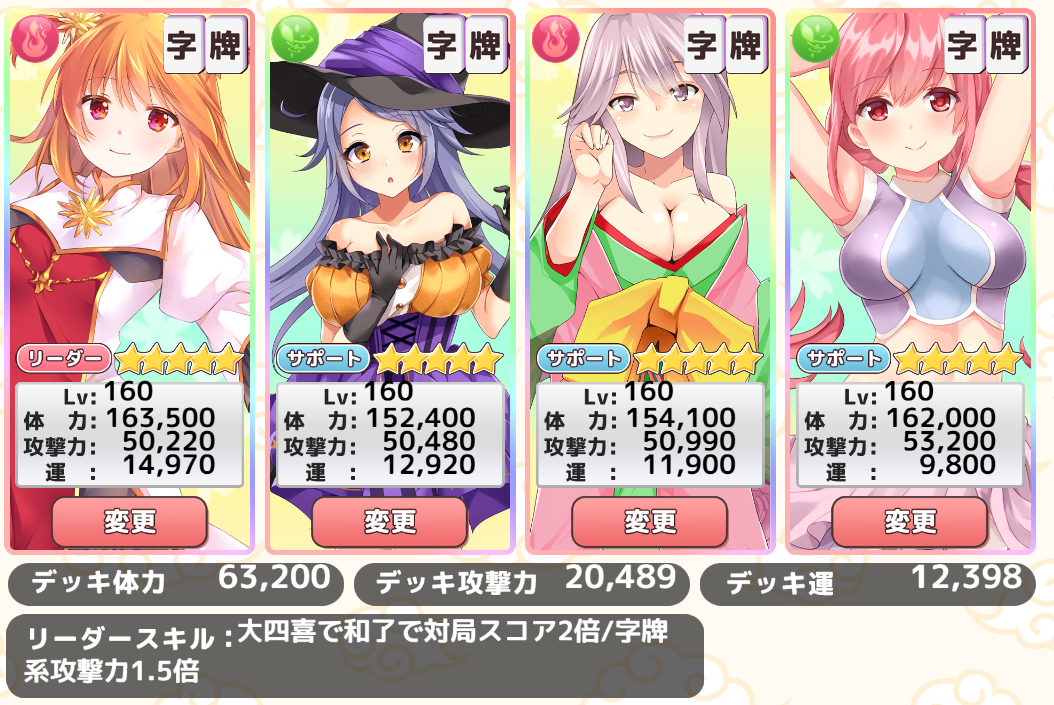Change the purple witch-hat support card
This screenshot has width=1054, height=705.
(389, 521)
